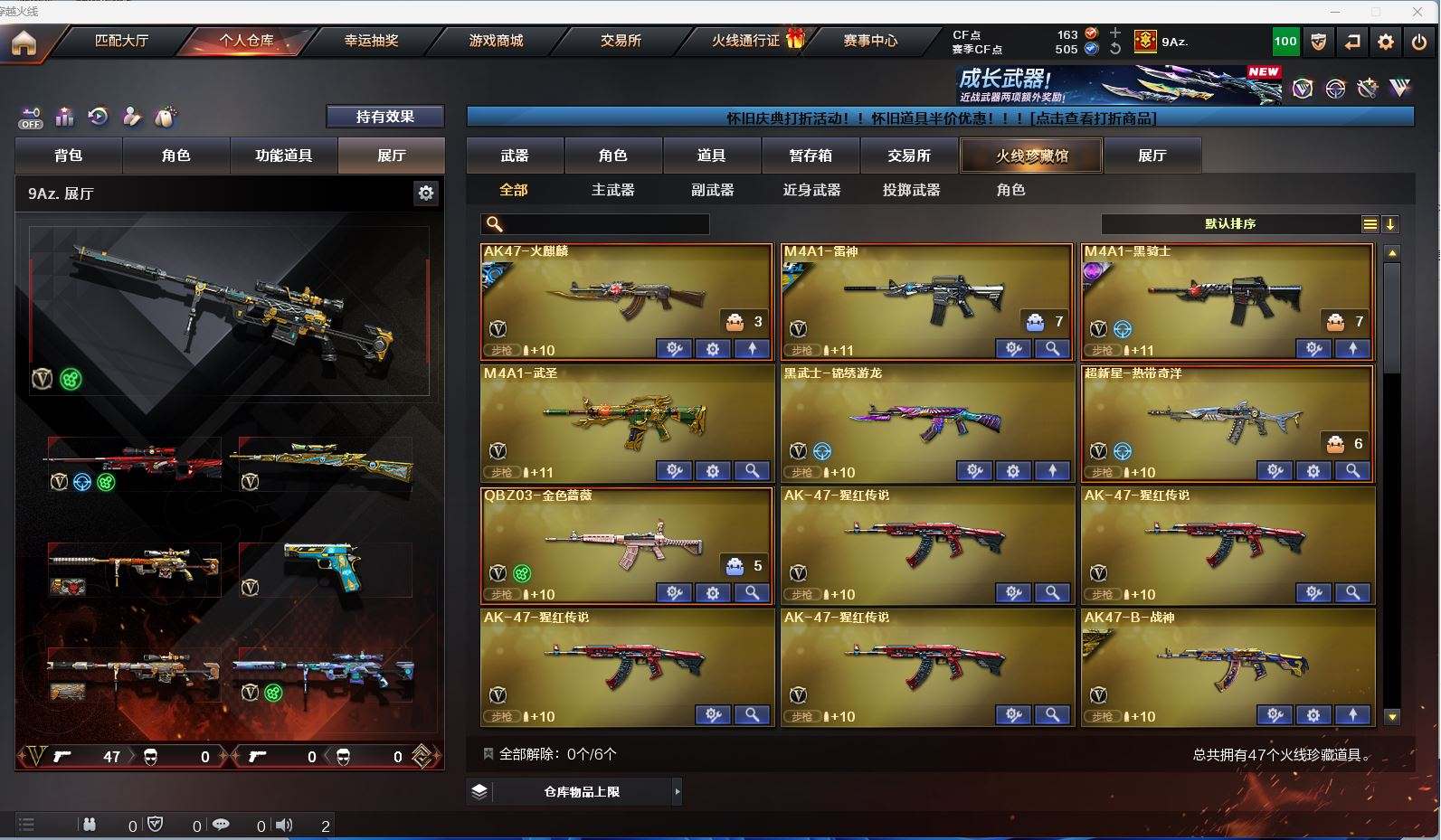This screenshot has height=840, width=1441.
Task: Return to the home screen icon
Action: pos(24,42)
